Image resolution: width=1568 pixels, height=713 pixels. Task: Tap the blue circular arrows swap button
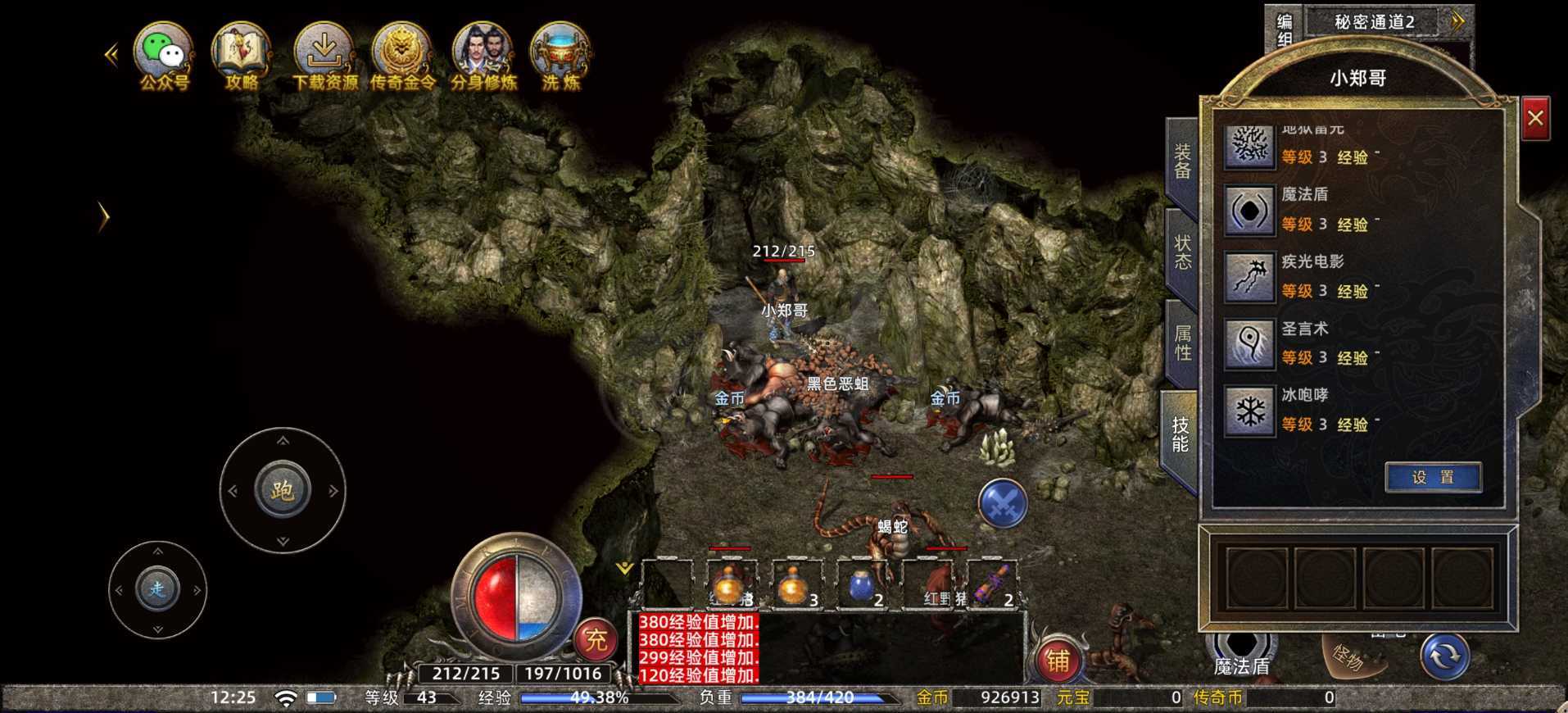coord(1444,656)
